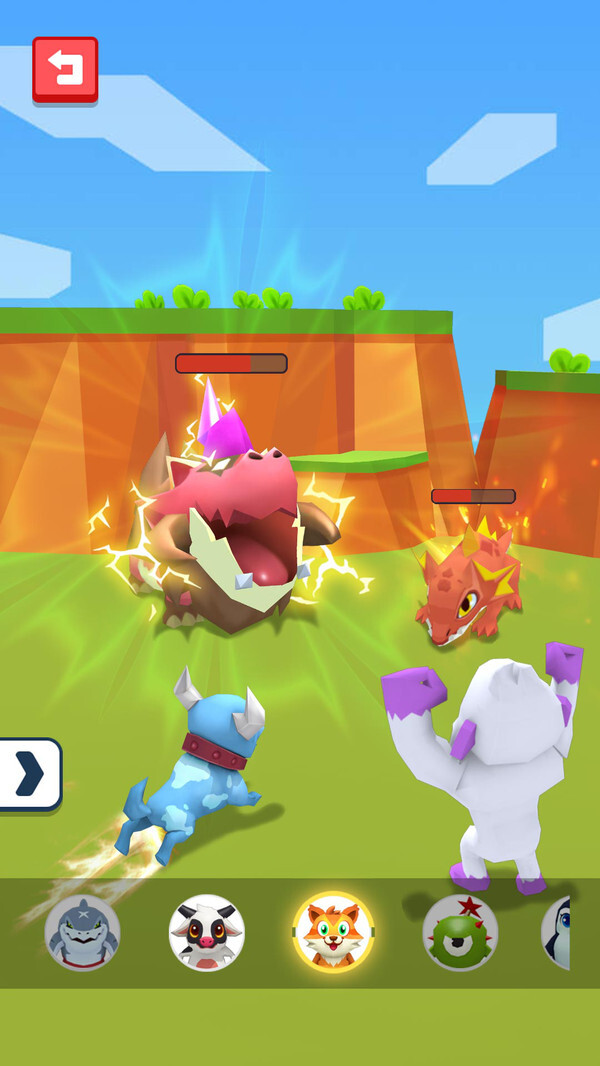This screenshot has height=1066, width=600.
Task: Select the green one-eyed cactus creature icon
Action: [459, 932]
